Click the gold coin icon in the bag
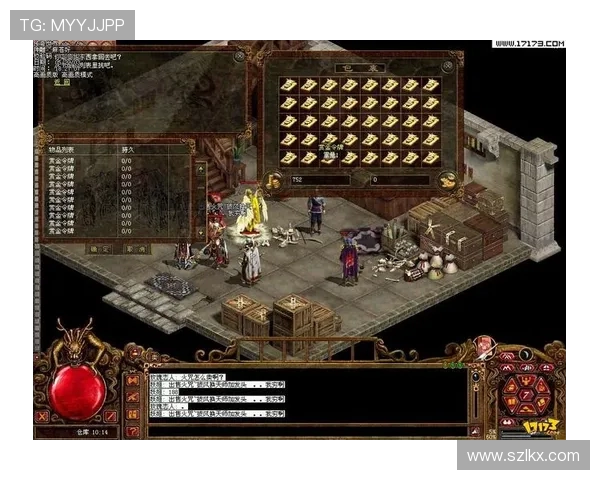 [271, 180]
